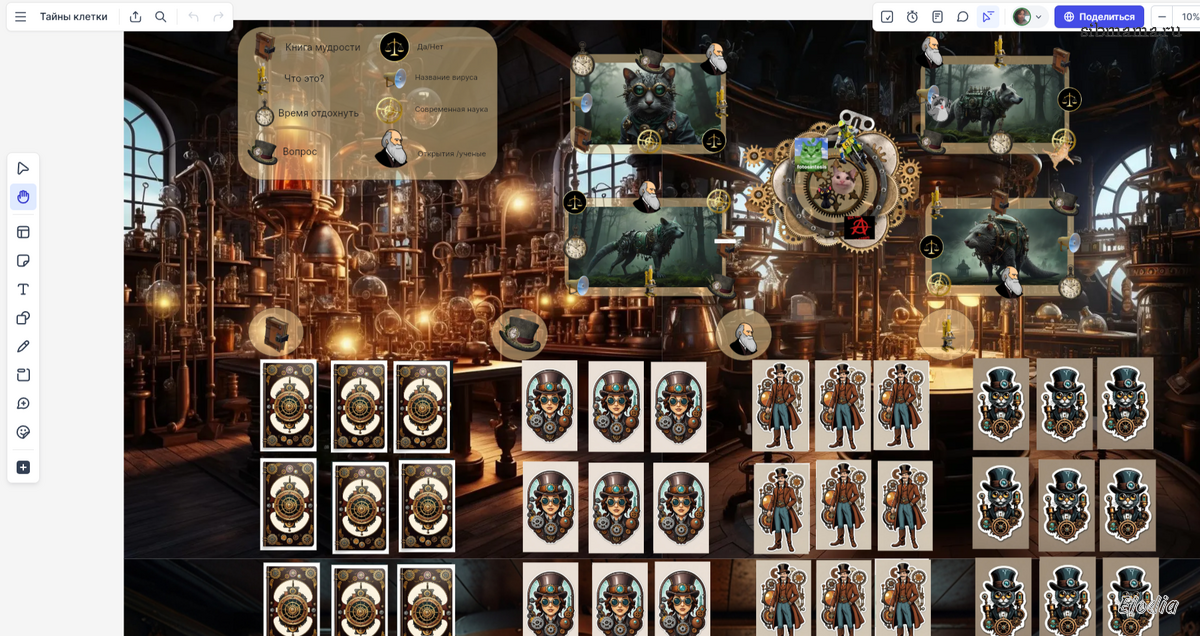Open the export board icon
Image resolution: width=1200 pixels, height=636 pixels.
pyautogui.click(x=135, y=17)
